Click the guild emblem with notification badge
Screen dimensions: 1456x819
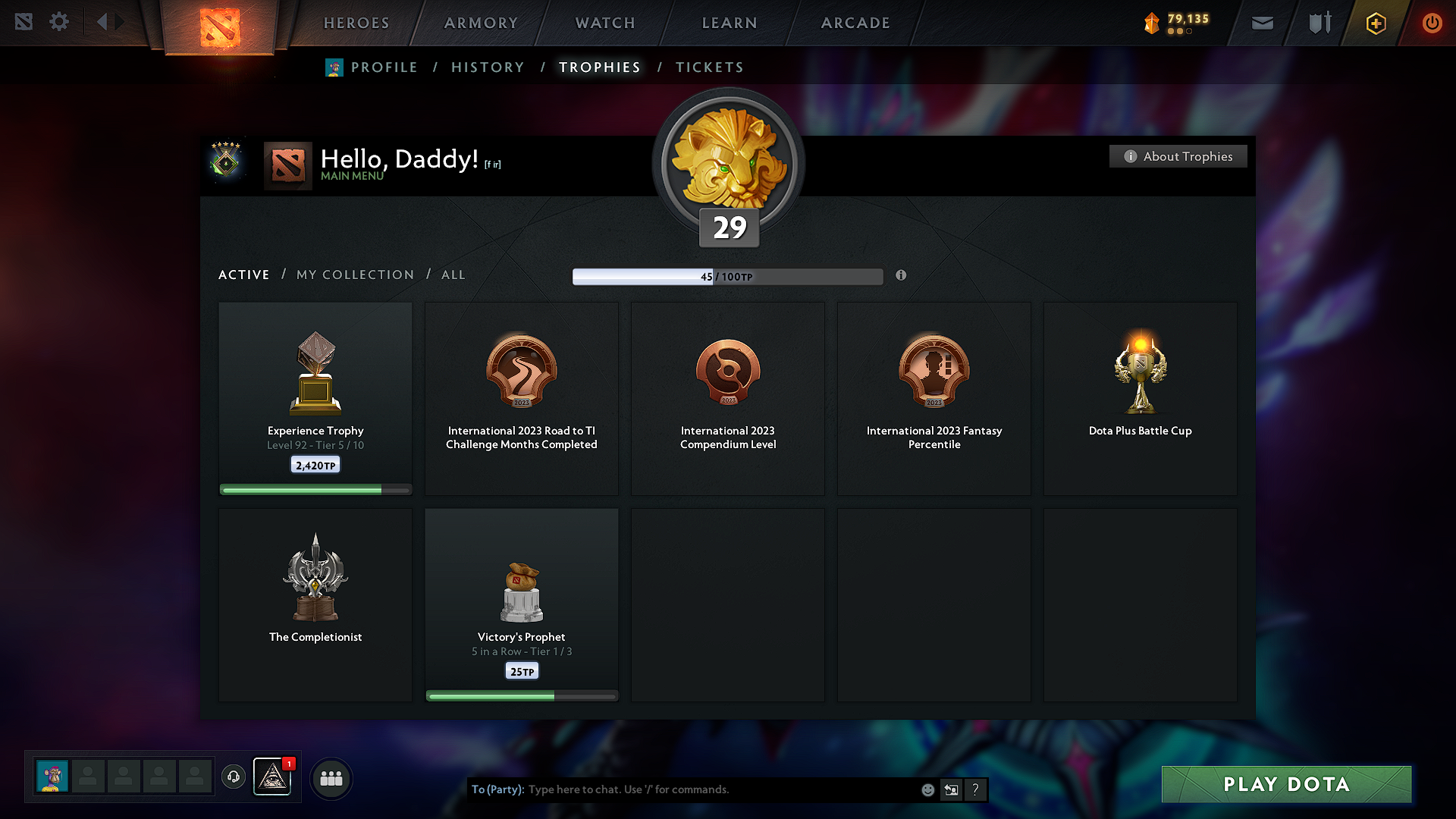(x=273, y=778)
